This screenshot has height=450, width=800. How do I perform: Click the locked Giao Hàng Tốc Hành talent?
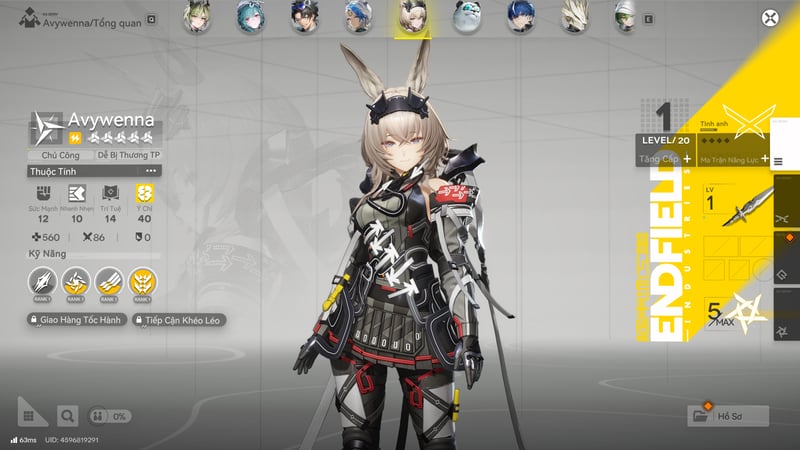tap(76, 320)
